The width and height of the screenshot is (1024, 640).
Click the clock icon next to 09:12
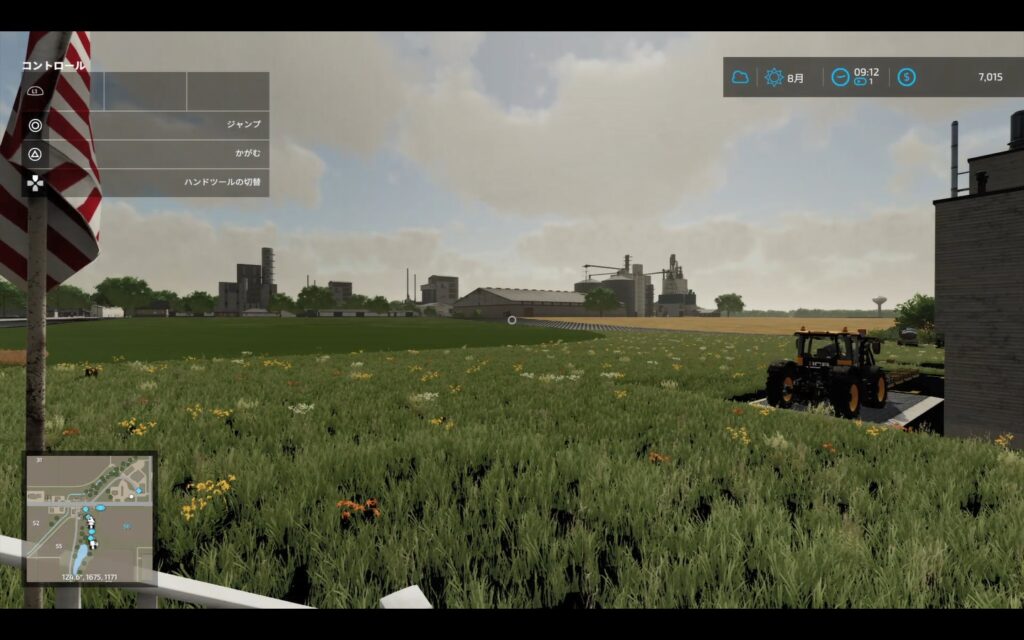pyautogui.click(x=840, y=77)
